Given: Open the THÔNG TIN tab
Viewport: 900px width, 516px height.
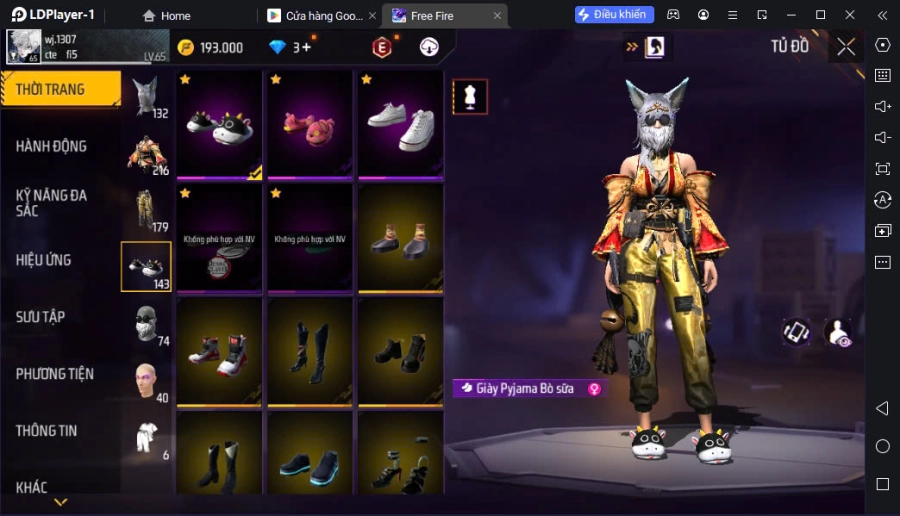Looking at the screenshot, I should (47, 431).
